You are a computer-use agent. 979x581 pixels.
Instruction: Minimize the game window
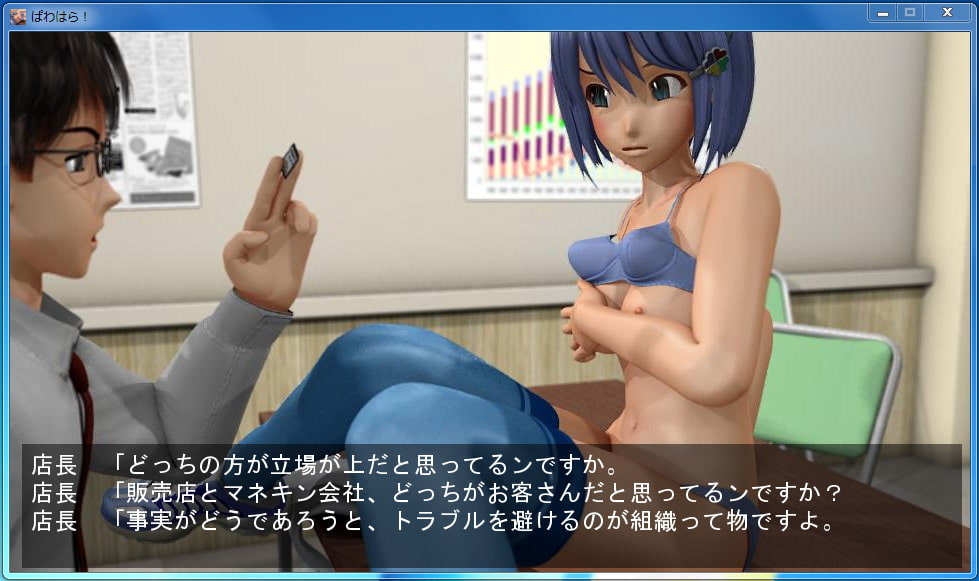click(x=882, y=12)
